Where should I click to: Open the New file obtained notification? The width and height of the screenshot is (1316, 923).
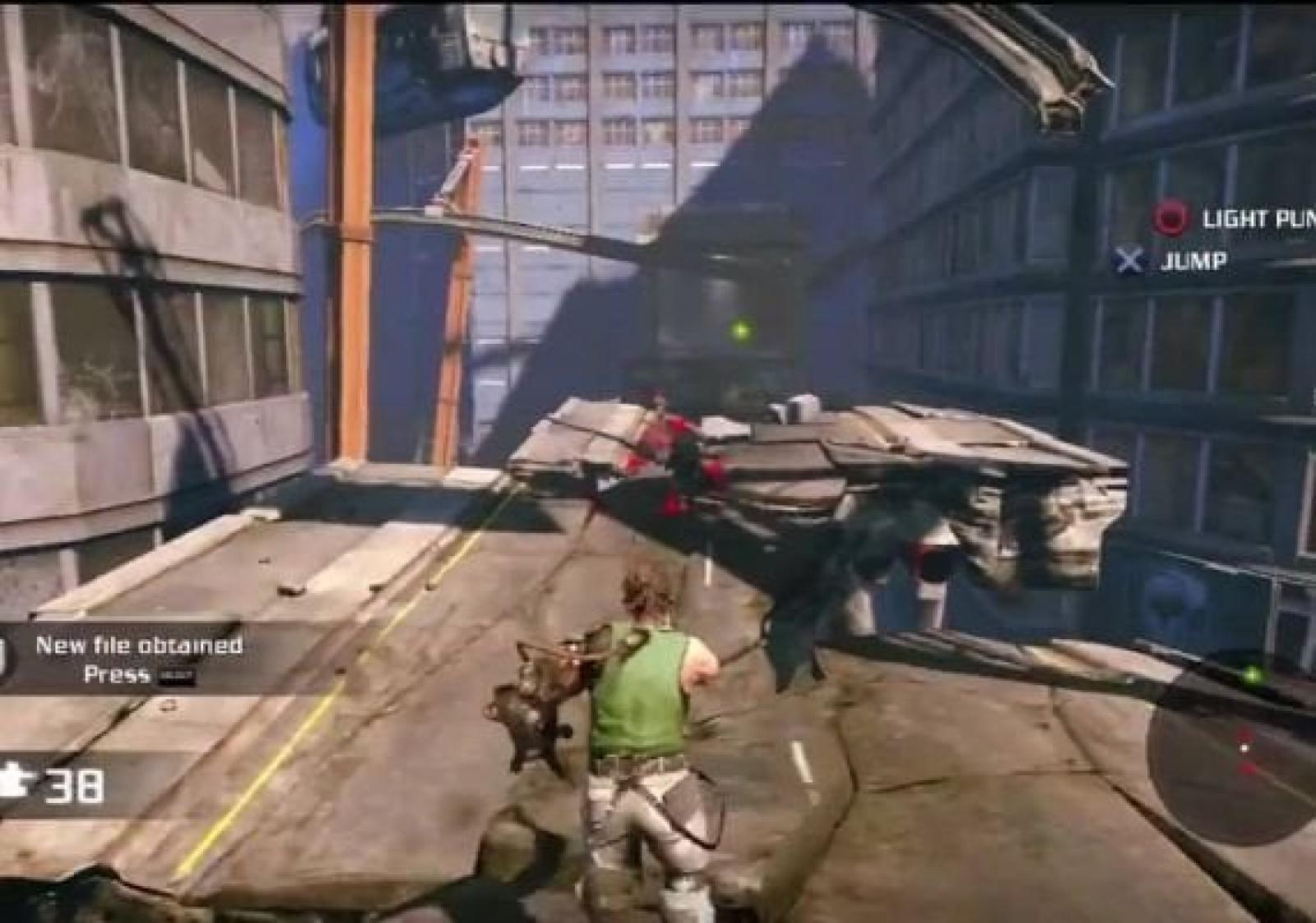tap(138, 659)
